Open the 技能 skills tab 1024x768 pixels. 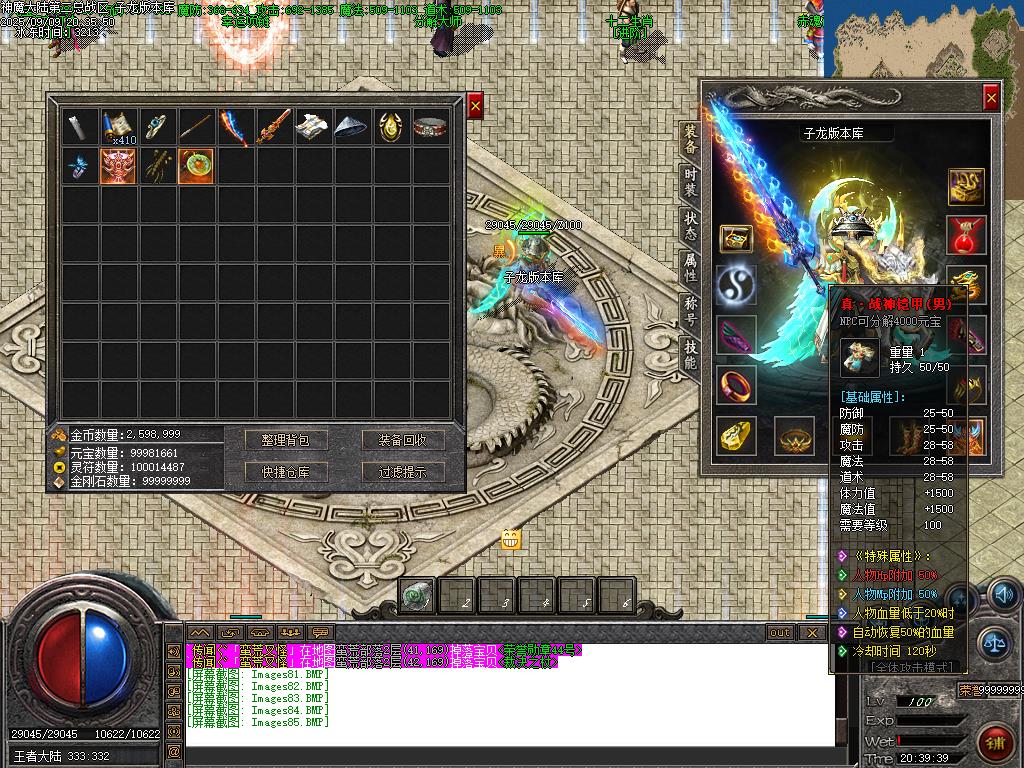691,354
